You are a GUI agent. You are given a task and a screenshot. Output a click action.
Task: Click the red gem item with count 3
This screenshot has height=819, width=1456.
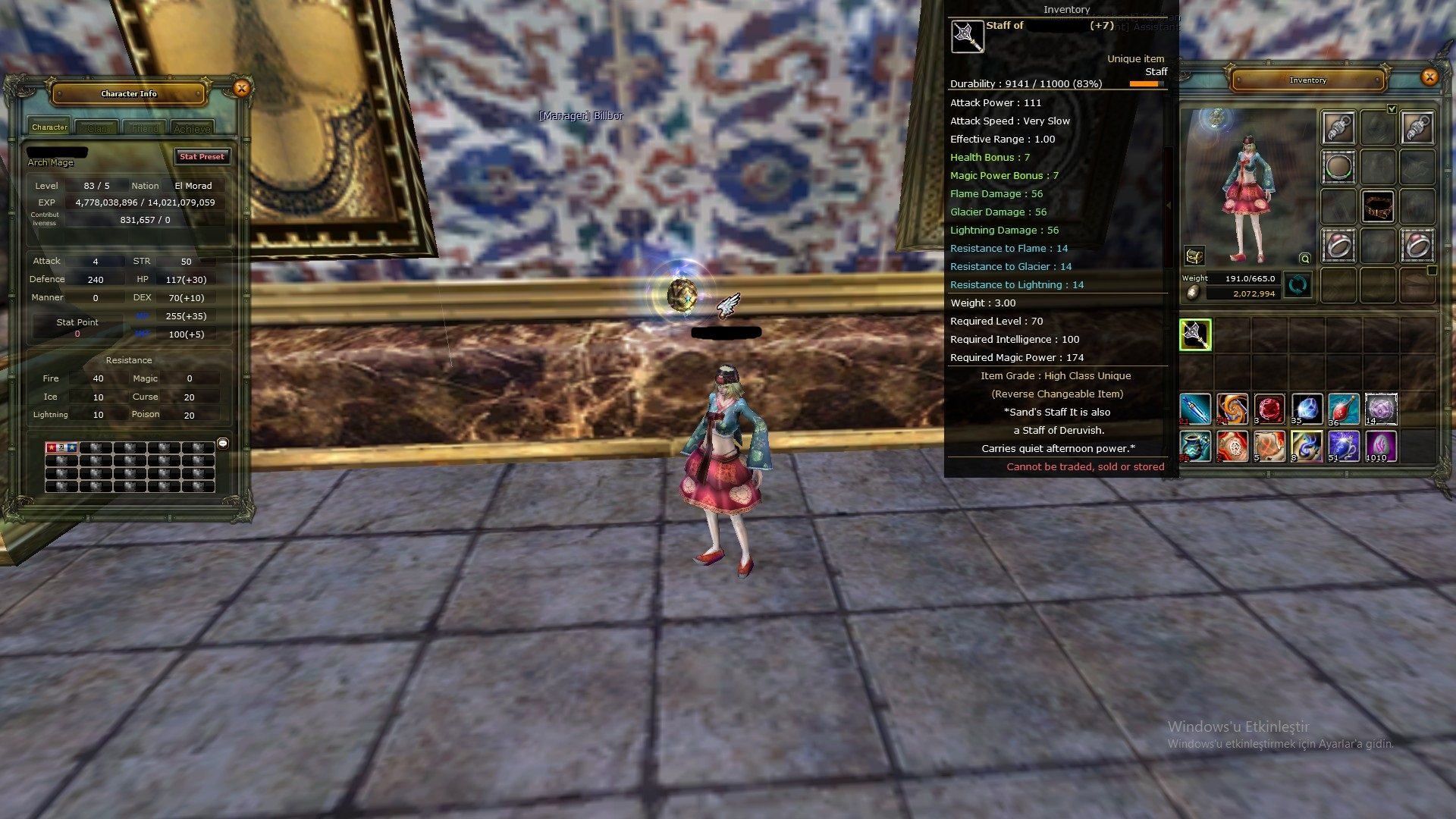(x=1269, y=408)
